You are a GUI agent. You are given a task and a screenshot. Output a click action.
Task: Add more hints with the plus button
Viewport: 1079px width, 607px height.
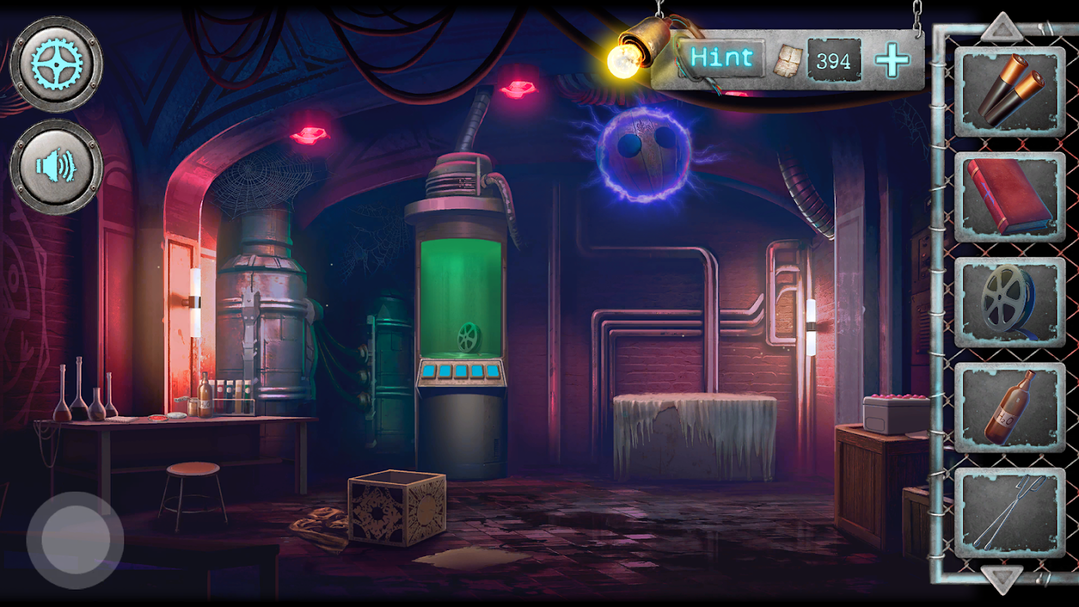point(892,61)
